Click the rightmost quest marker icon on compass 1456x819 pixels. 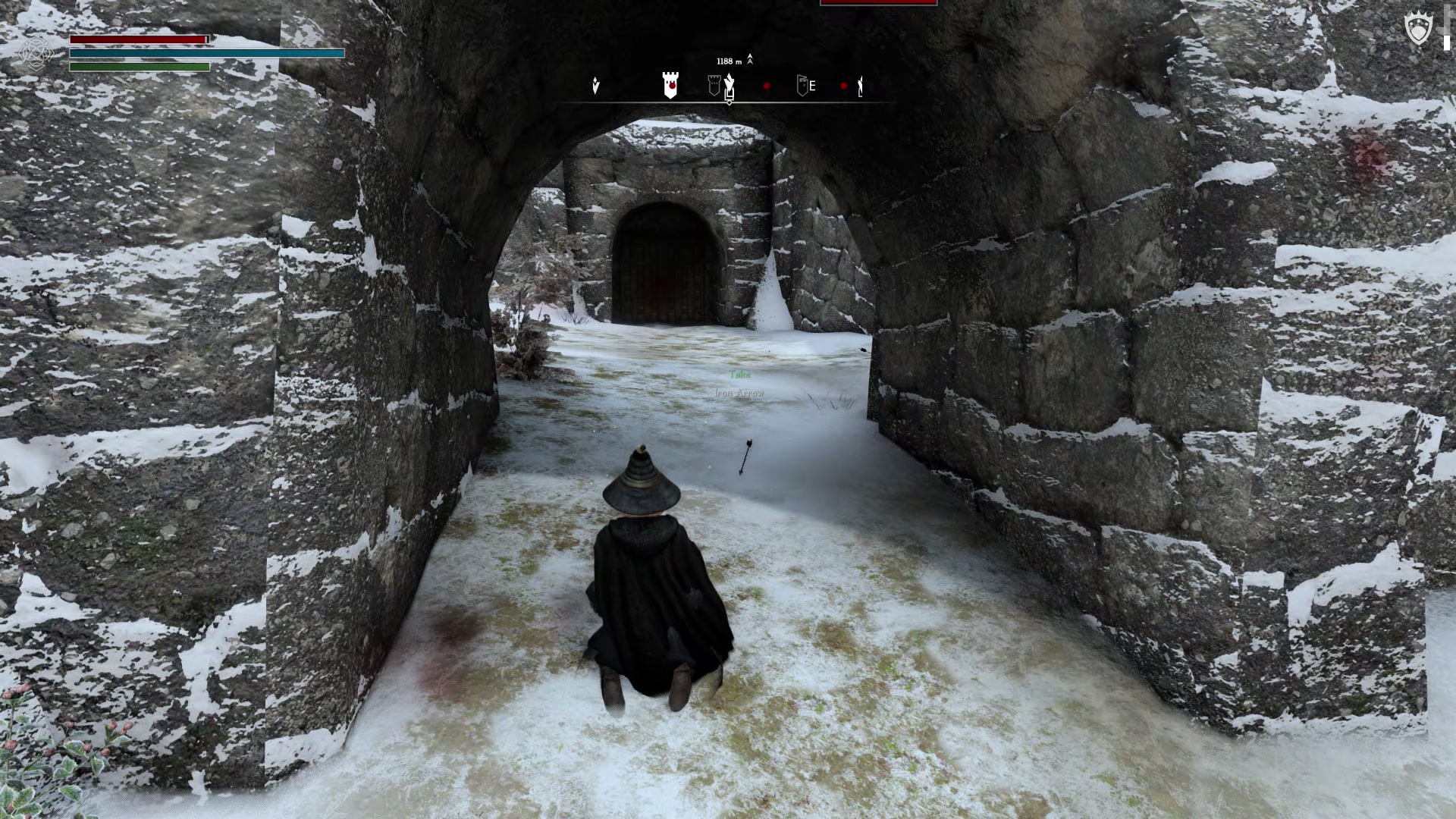pos(860,86)
